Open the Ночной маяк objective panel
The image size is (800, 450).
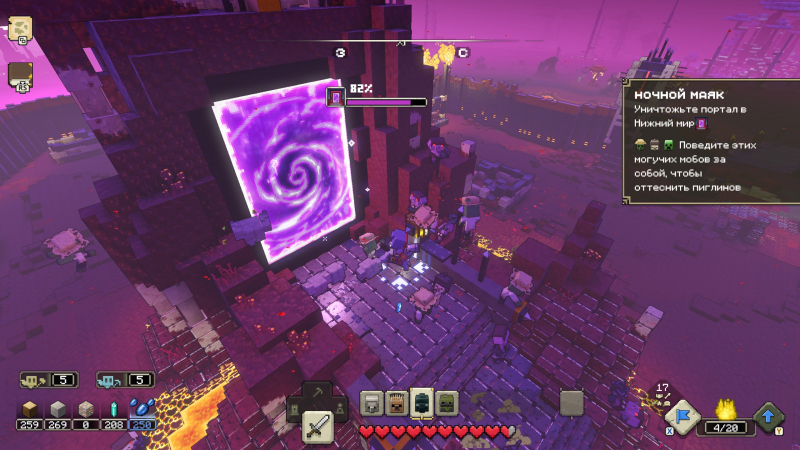coord(705,140)
